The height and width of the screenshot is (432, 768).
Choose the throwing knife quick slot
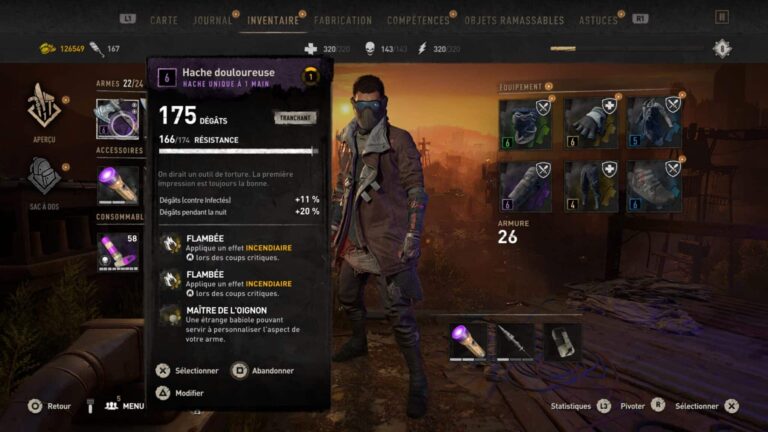[515, 341]
